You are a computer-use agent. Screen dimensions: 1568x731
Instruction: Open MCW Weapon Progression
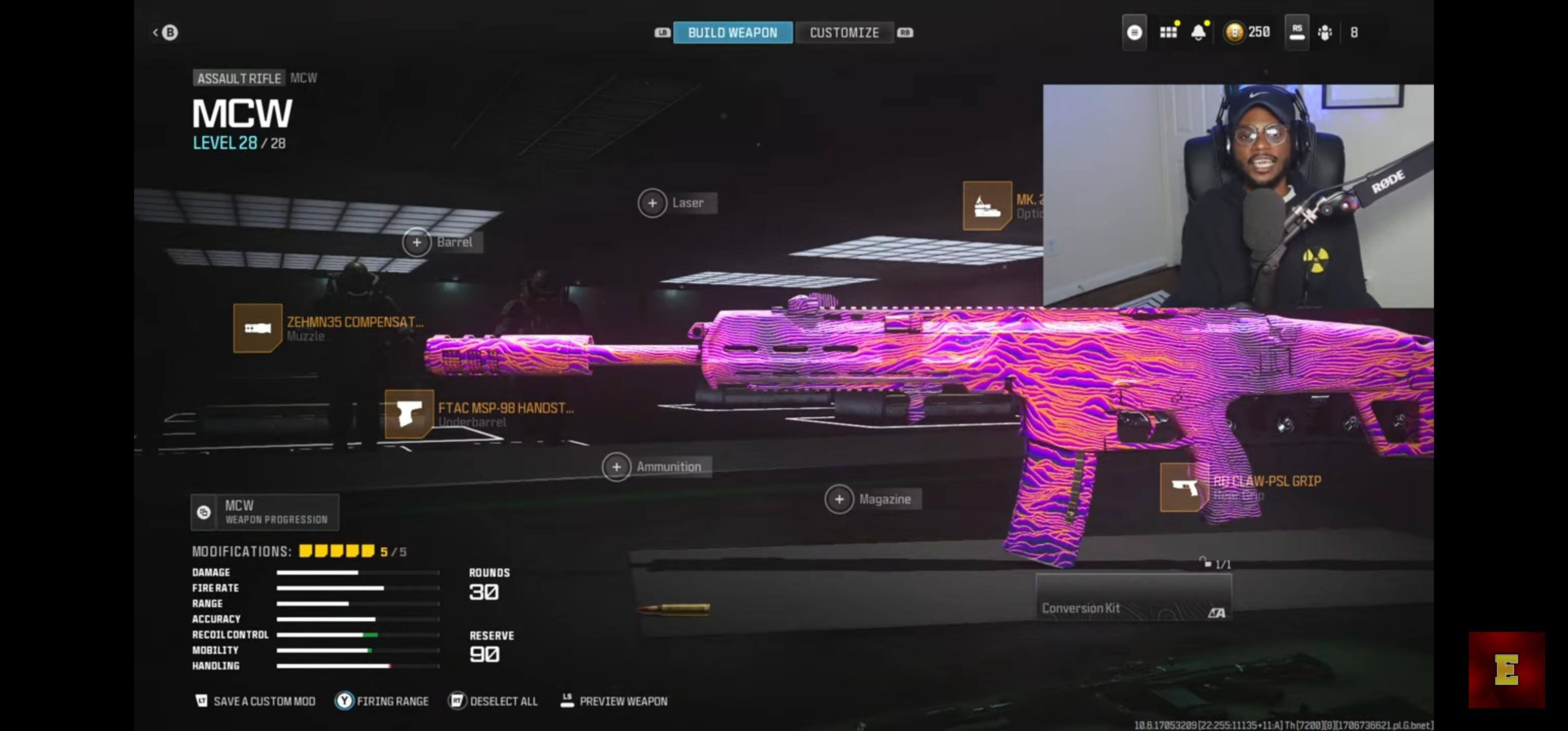[265, 512]
